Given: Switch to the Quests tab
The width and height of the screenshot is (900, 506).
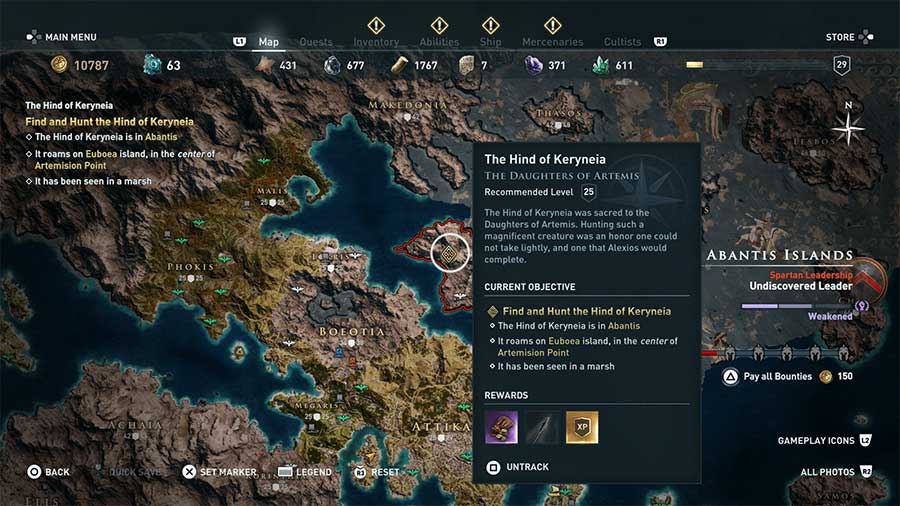Looking at the screenshot, I should (x=316, y=42).
